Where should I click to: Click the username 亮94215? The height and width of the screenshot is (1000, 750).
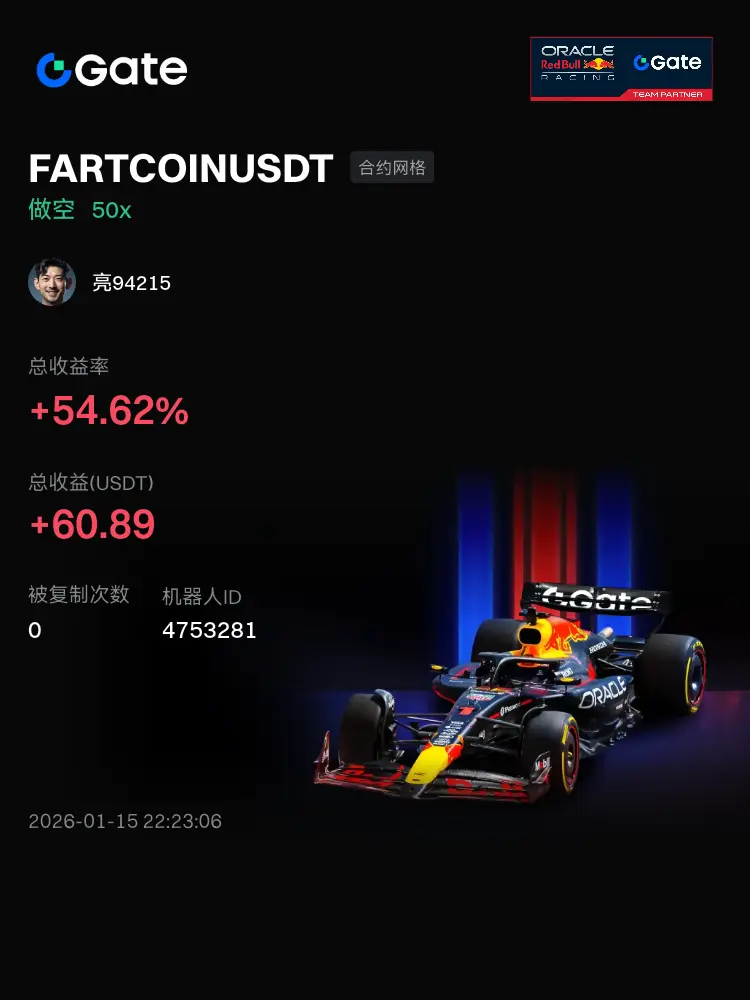[132, 283]
